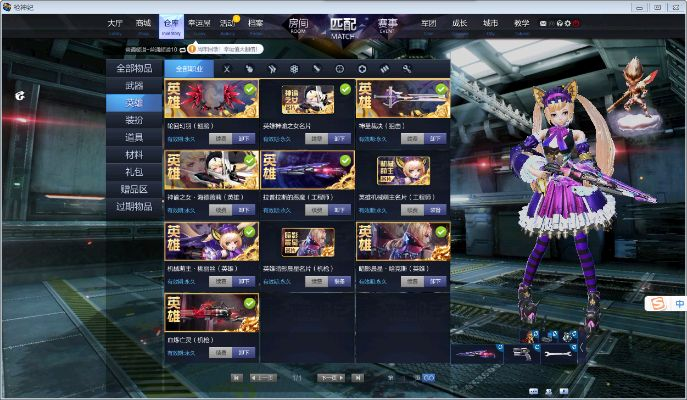Open the 房间 ROOM section

[298, 25]
